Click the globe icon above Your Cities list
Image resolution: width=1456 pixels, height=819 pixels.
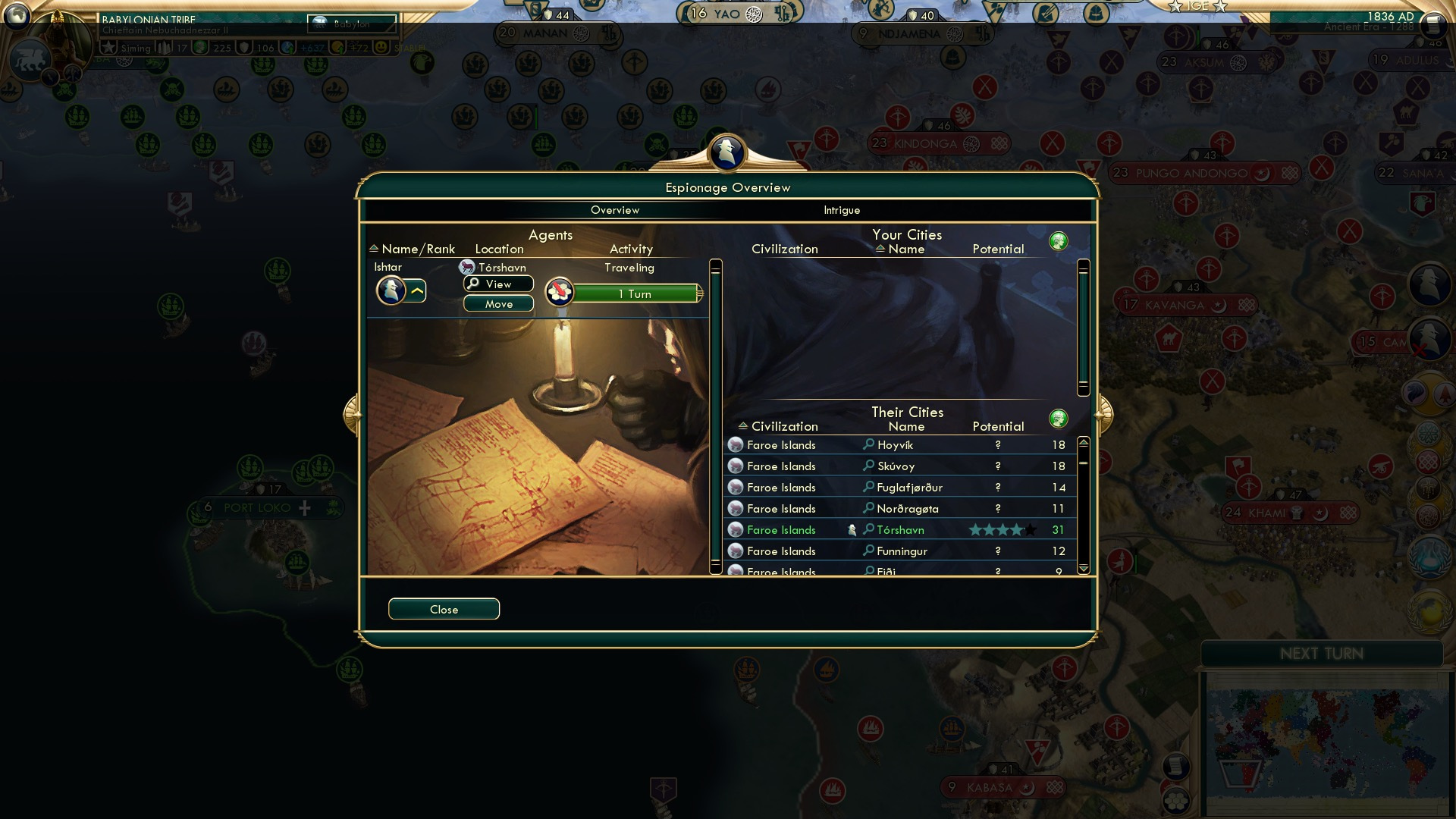[1059, 240]
